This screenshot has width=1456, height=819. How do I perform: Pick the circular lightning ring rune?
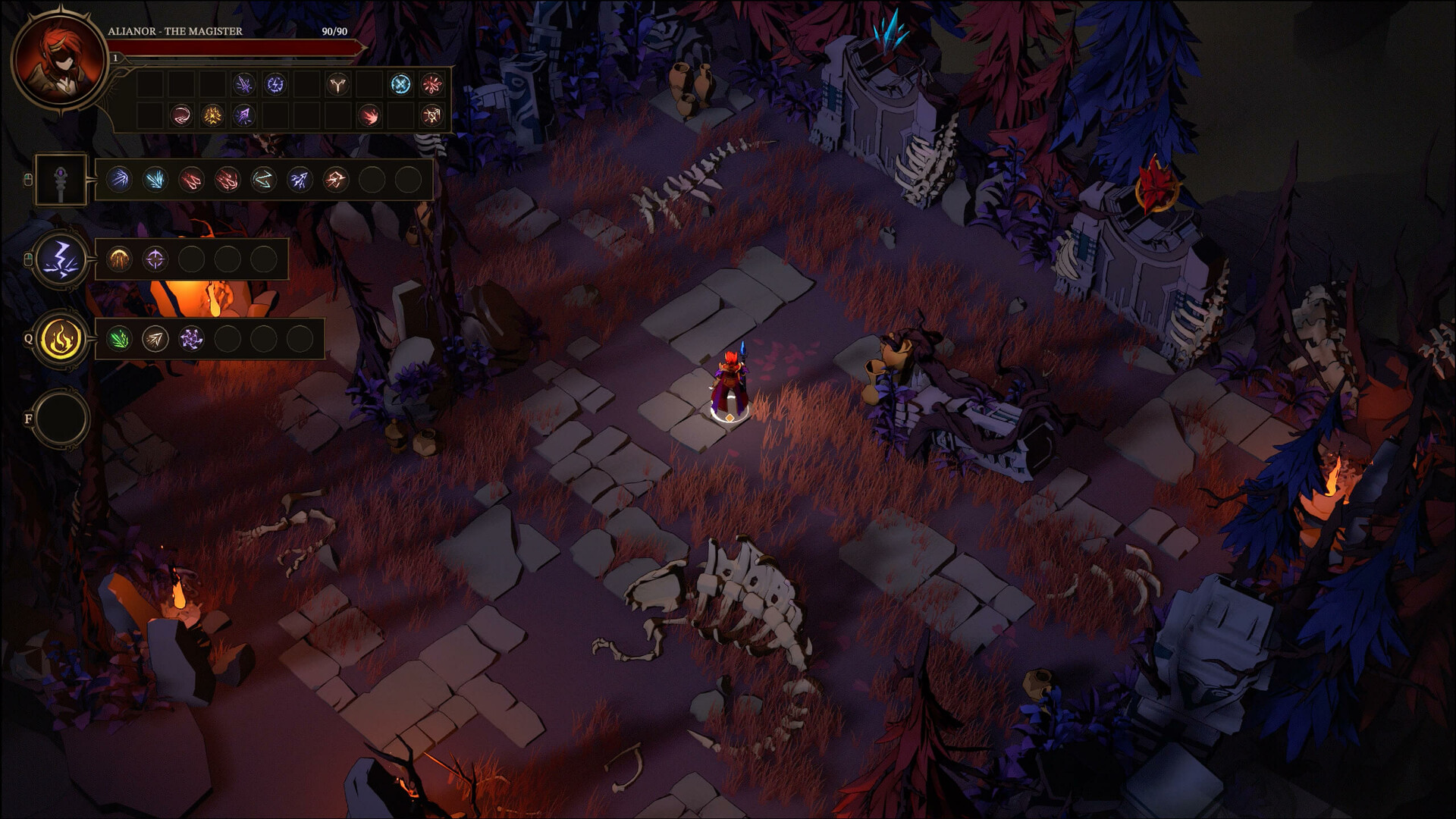[x=275, y=84]
